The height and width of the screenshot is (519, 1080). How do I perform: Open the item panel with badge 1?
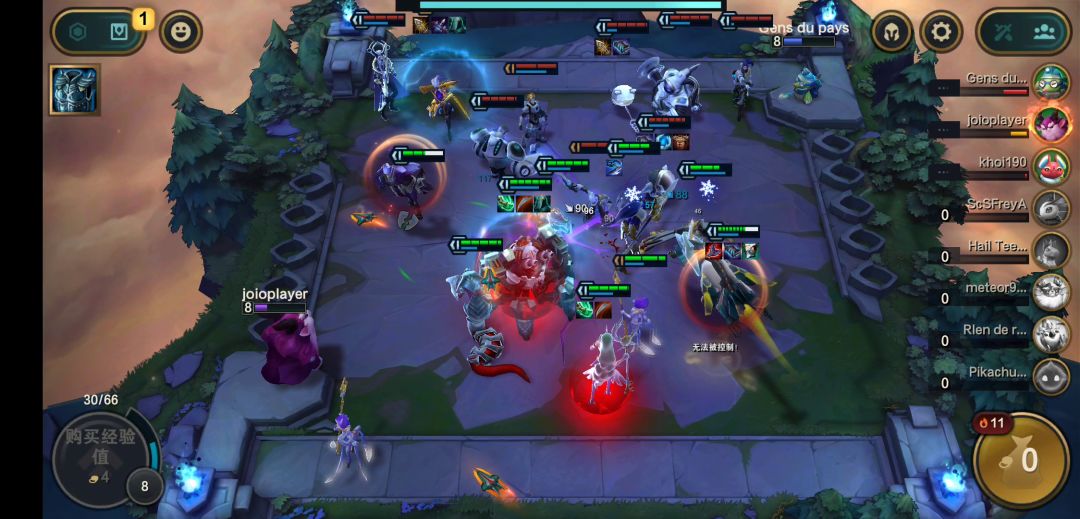pos(119,32)
